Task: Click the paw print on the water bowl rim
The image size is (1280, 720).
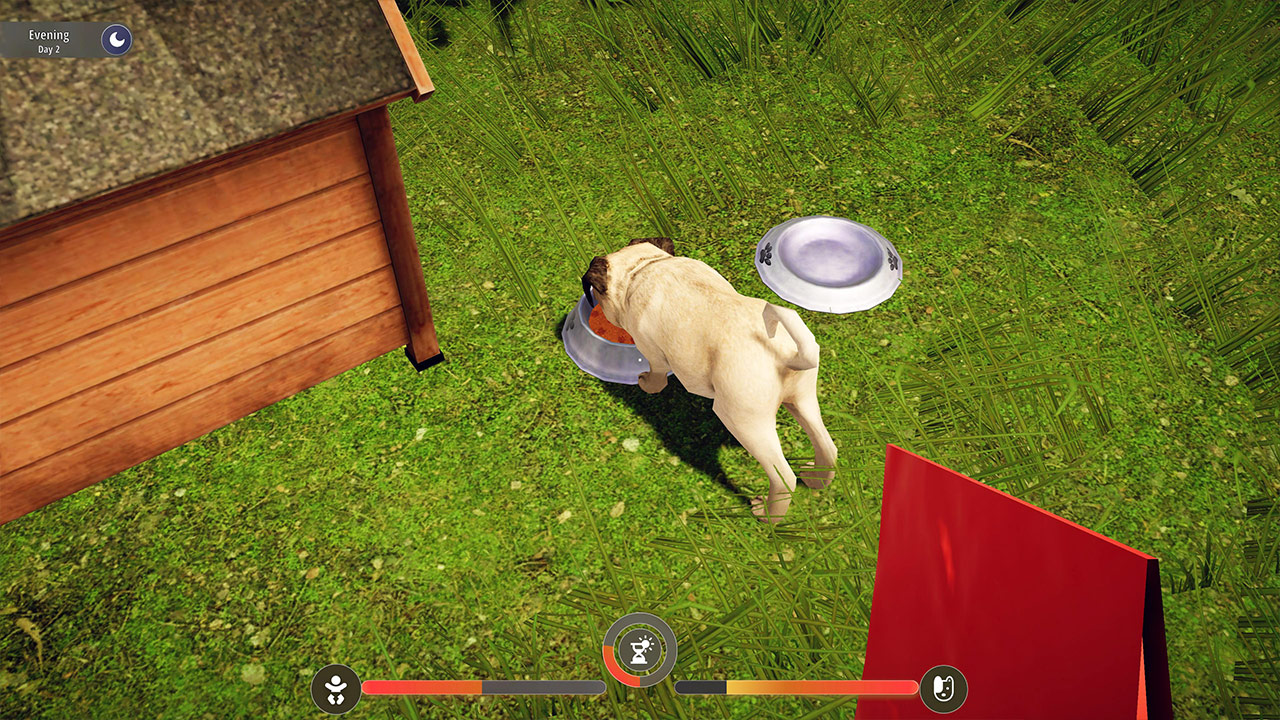Action: 765,255
